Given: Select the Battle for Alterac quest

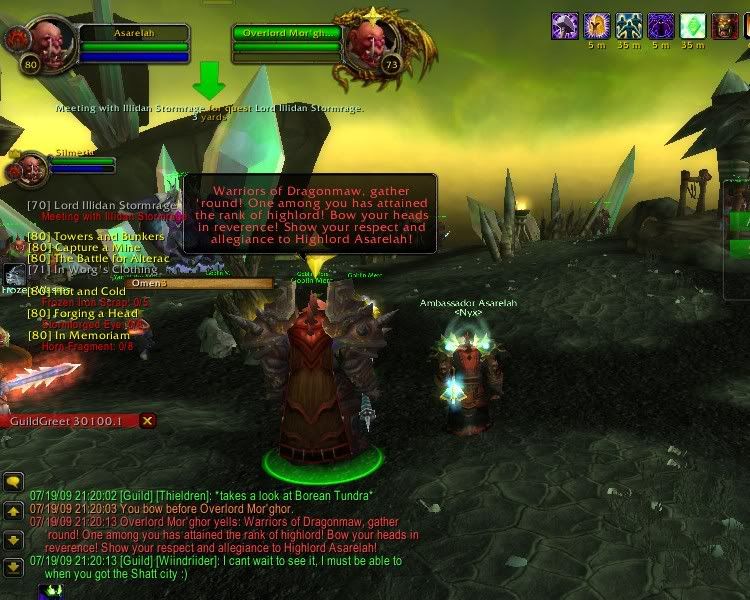Looking at the screenshot, I should [x=96, y=259].
